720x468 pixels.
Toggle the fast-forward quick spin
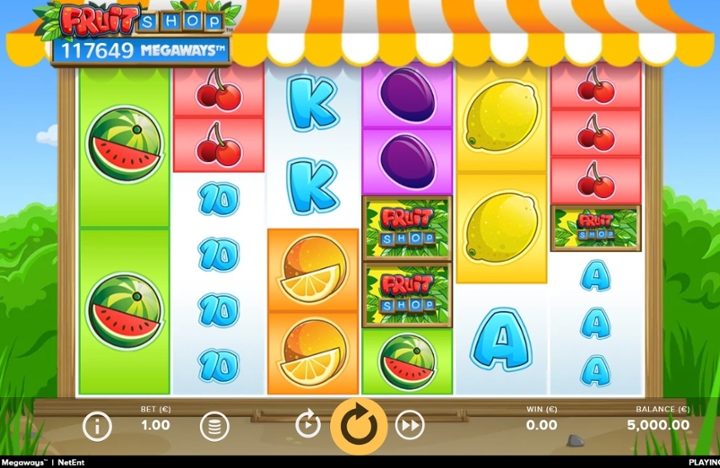[x=409, y=426]
